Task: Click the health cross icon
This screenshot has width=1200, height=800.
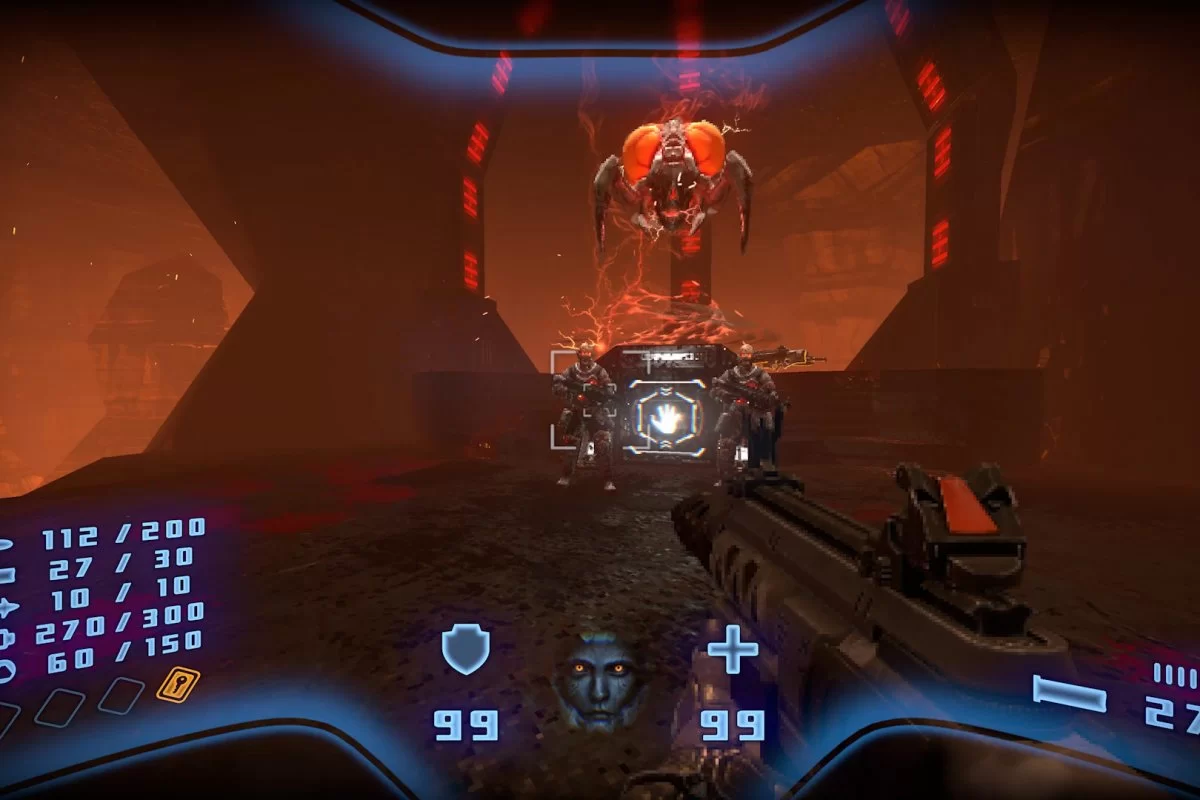Action: tap(733, 654)
